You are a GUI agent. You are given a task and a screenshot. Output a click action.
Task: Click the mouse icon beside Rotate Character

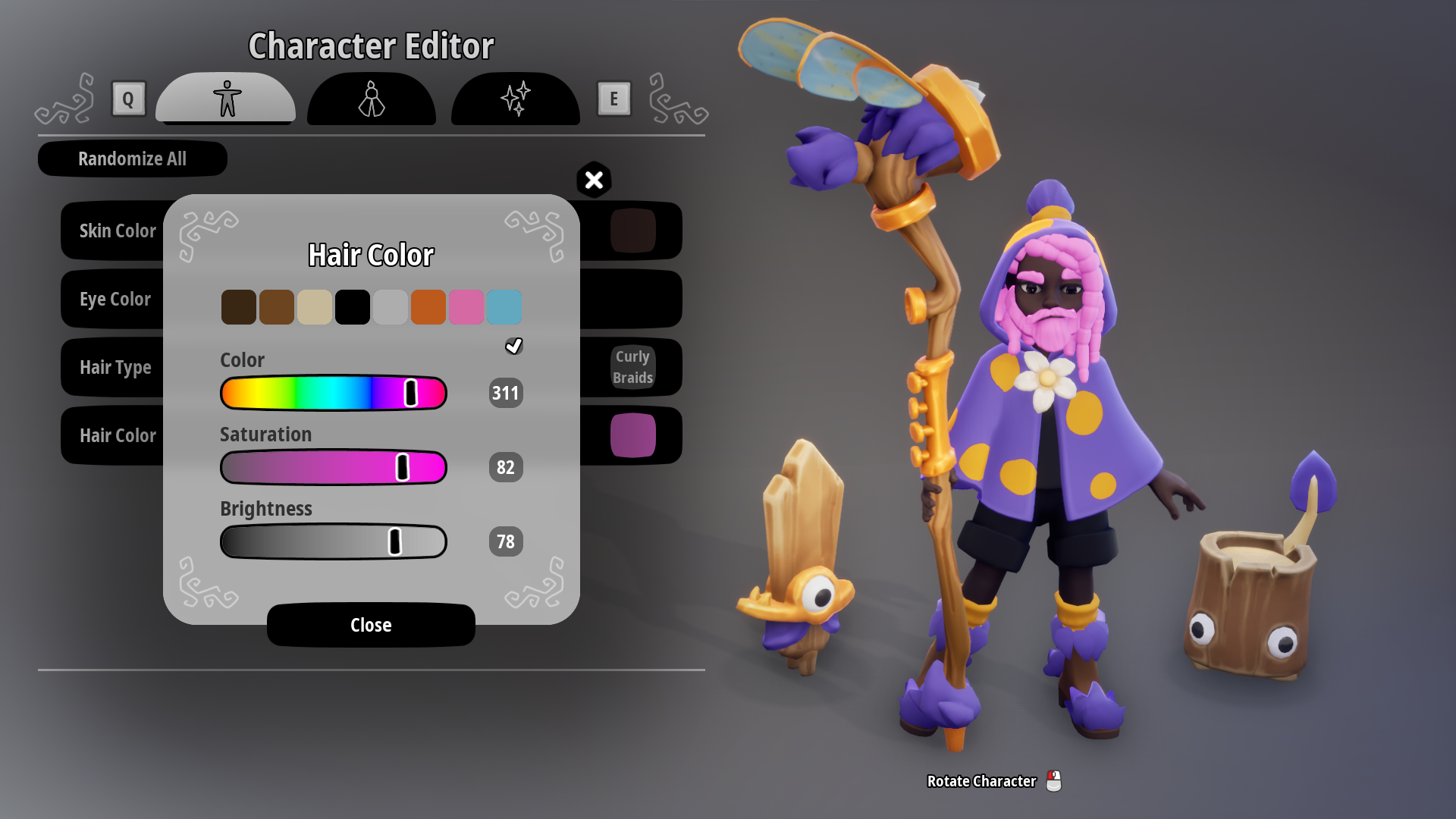[x=1054, y=781]
